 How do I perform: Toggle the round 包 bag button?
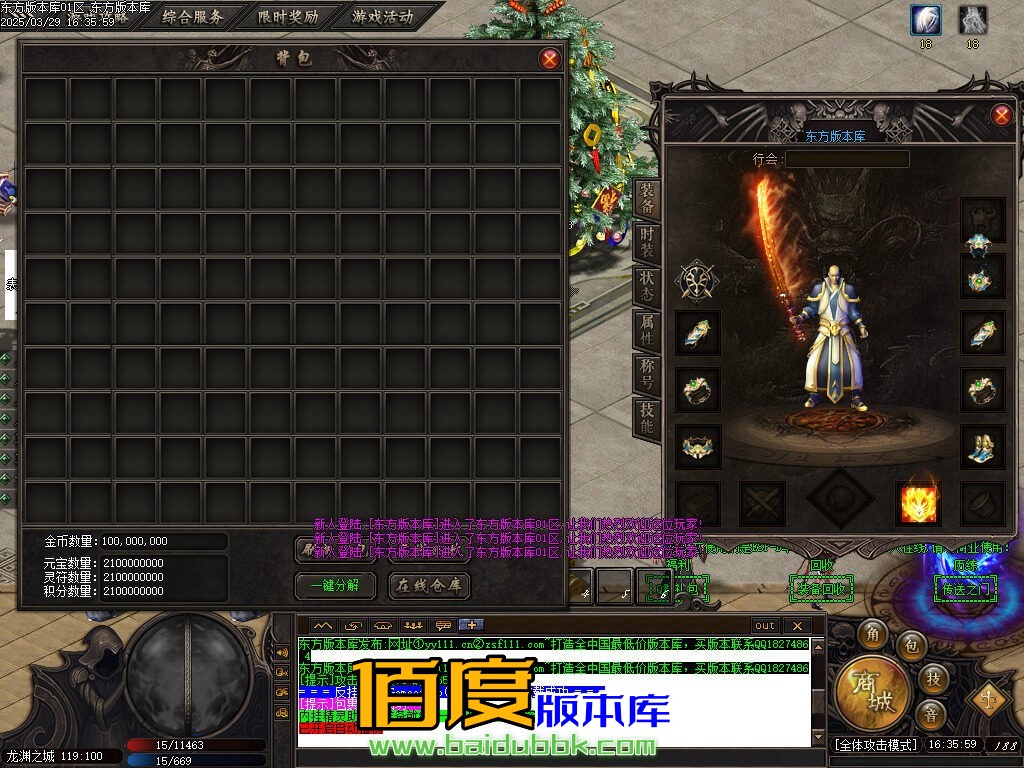[x=911, y=646]
